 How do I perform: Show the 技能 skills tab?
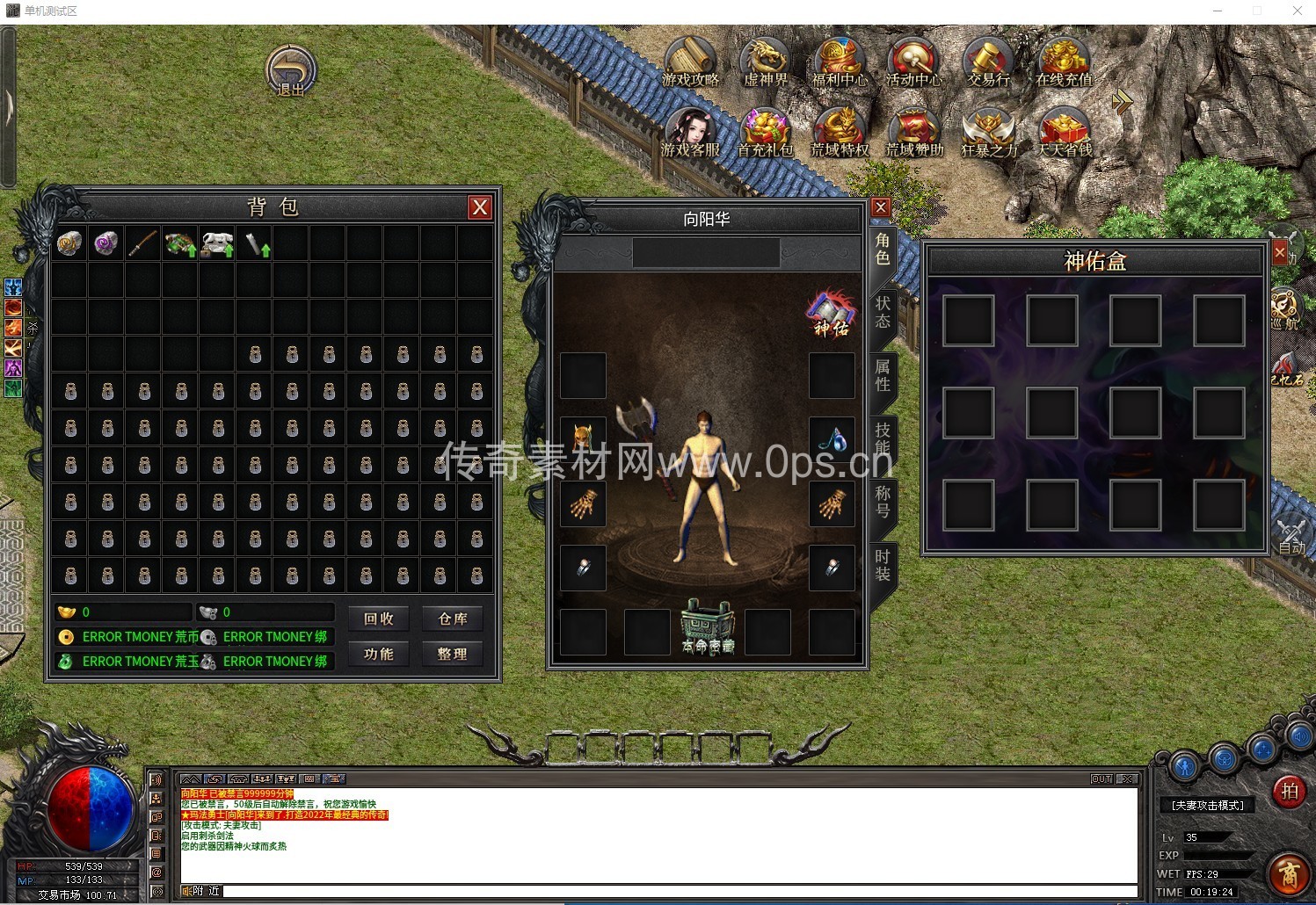coord(883,438)
